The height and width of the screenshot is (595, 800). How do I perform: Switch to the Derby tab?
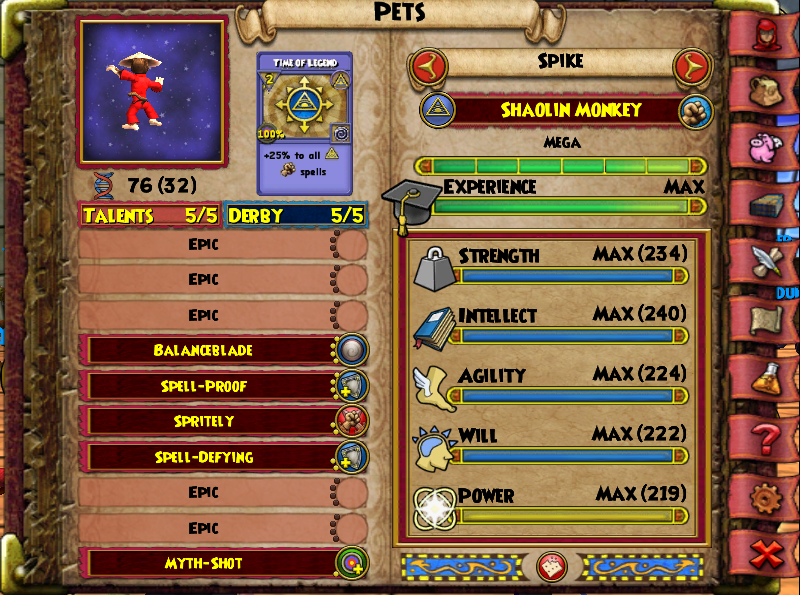click(x=296, y=215)
